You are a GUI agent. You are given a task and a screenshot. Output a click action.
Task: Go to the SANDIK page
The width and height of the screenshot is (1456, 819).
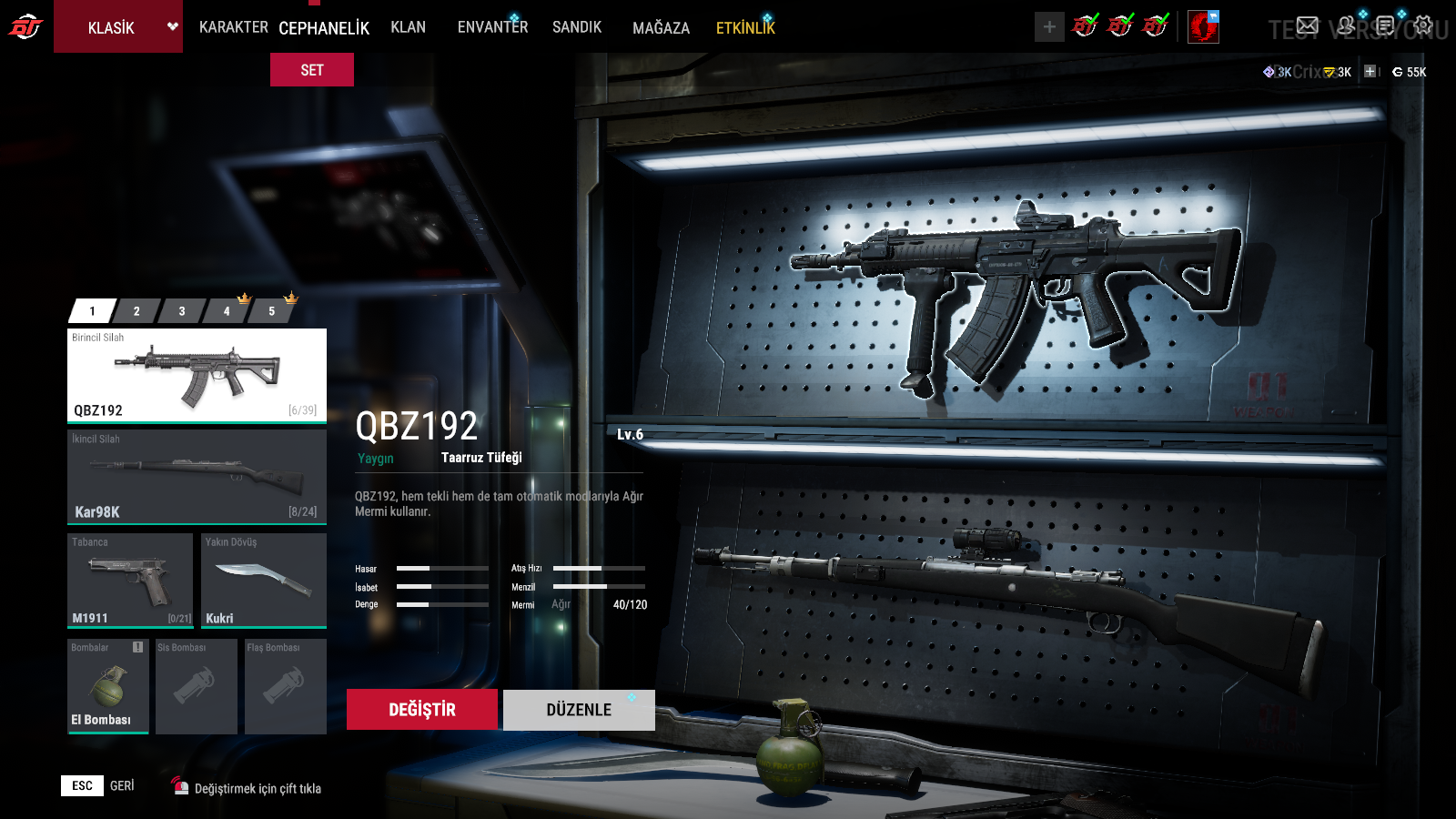577,27
